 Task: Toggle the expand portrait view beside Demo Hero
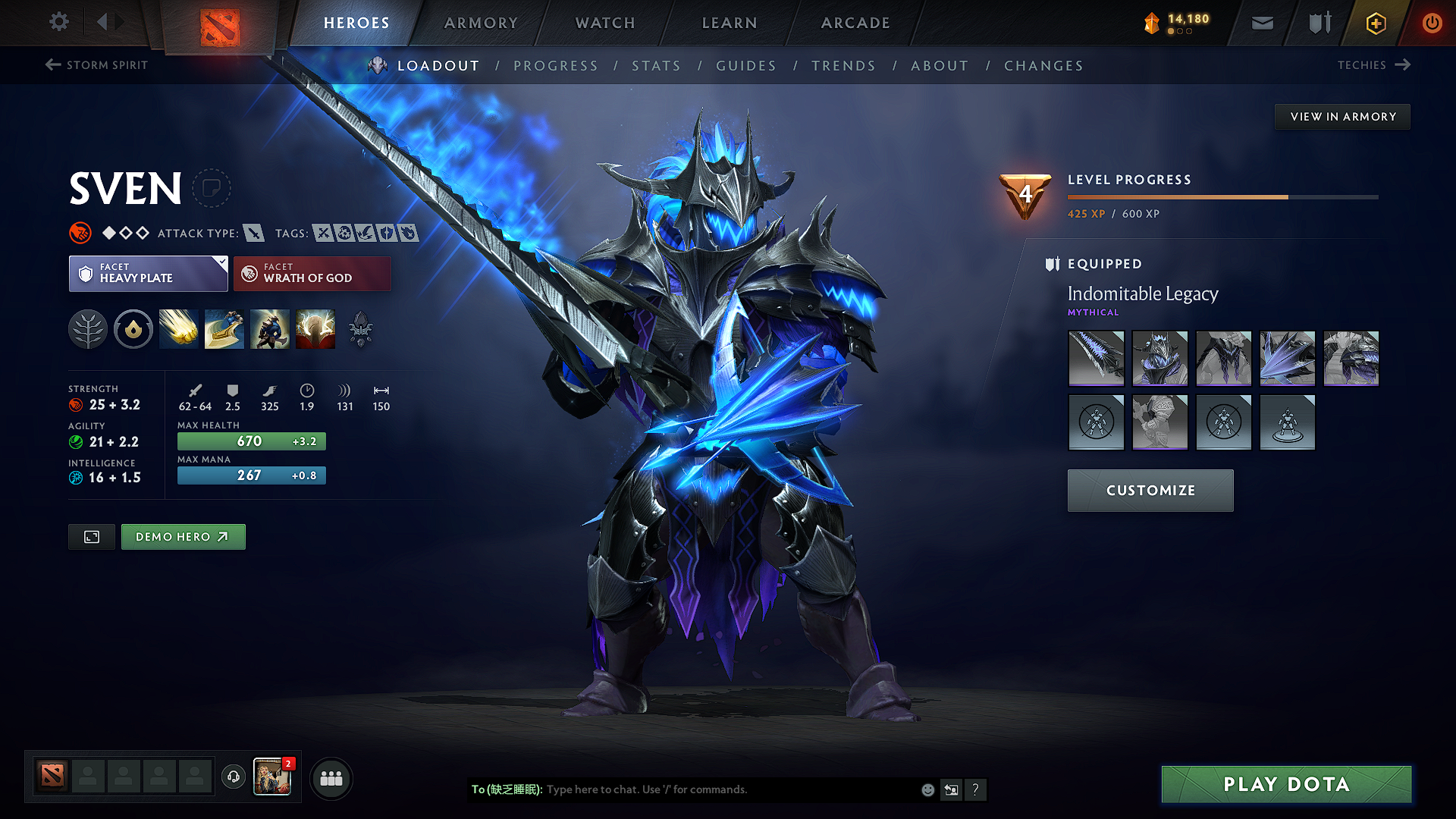[91, 537]
